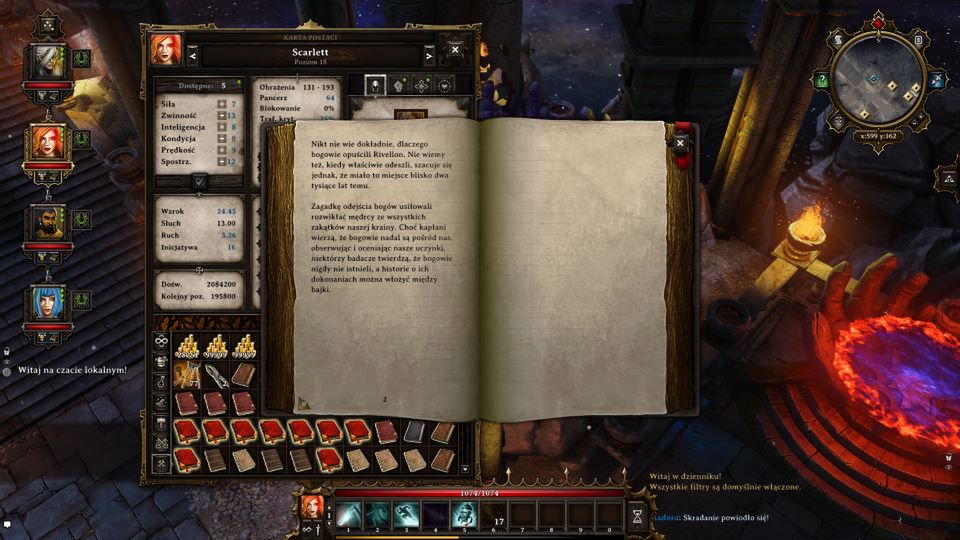This screenshot has width=960, height=540.
Task: End turn with the hourglass button
Action: [x=637, y=514]
